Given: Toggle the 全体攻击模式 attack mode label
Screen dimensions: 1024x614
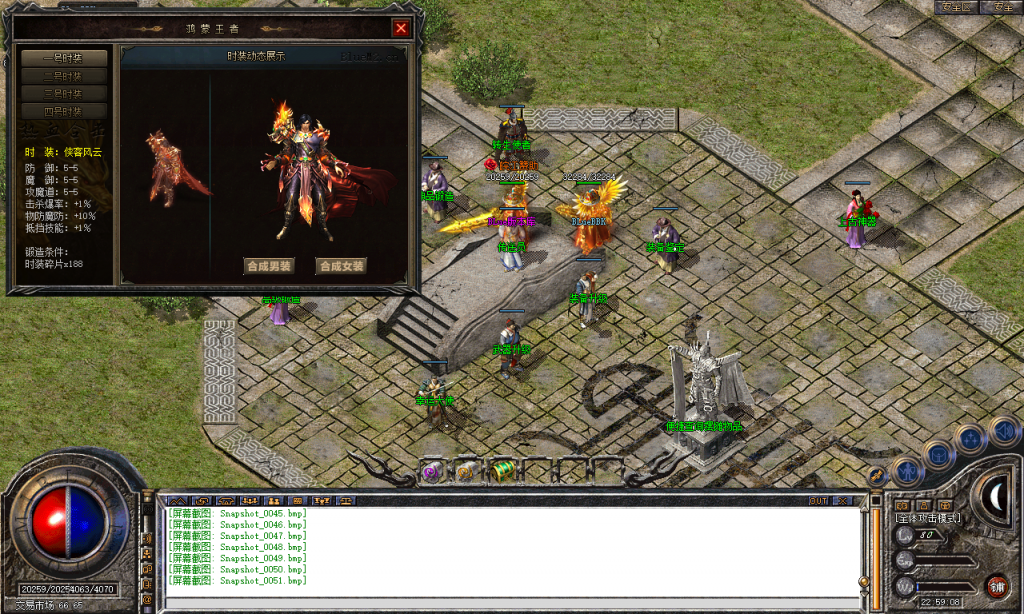Looking at the screenshot, I should click(929, 518).
